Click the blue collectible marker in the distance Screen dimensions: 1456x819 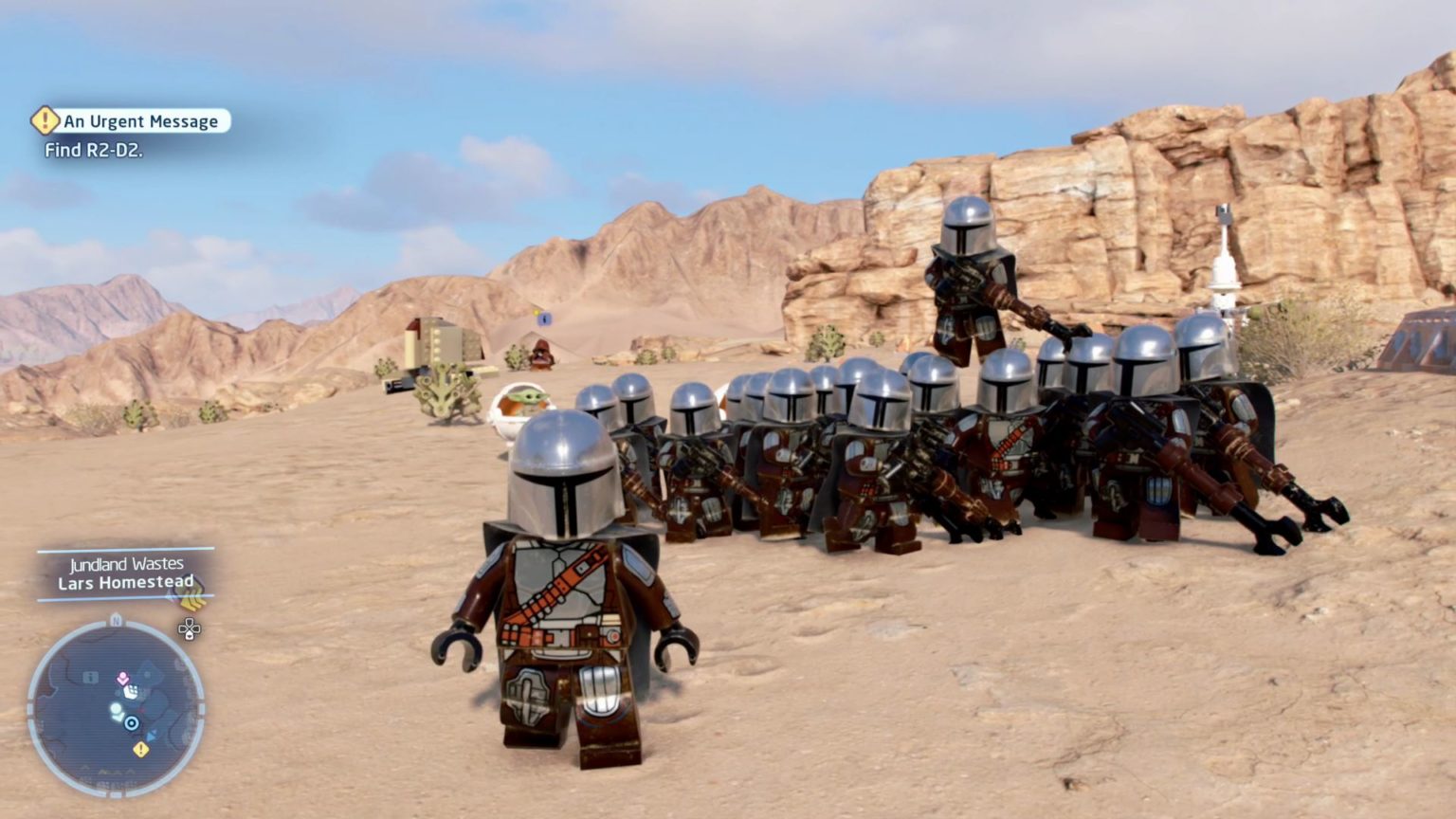pyautogui.click(x=543, y=318)
